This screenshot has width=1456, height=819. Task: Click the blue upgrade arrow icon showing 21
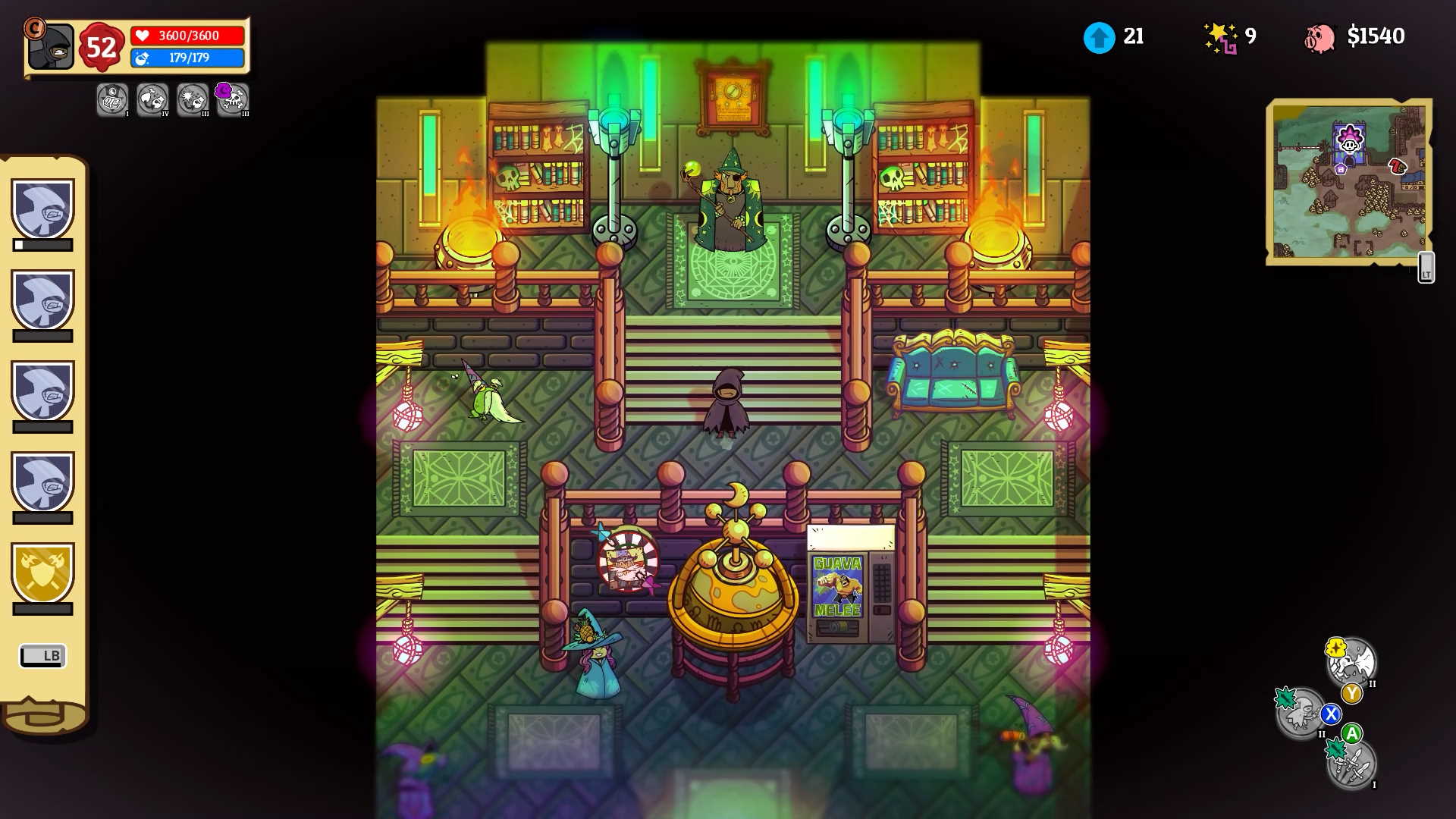point(1099,35)
